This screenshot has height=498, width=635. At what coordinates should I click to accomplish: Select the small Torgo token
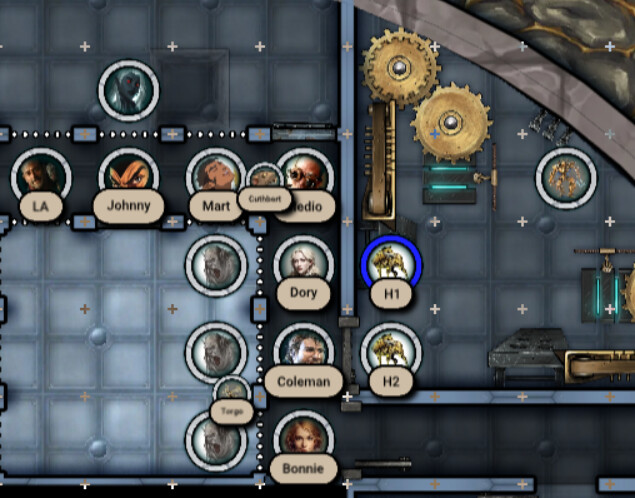coord(232,392)
